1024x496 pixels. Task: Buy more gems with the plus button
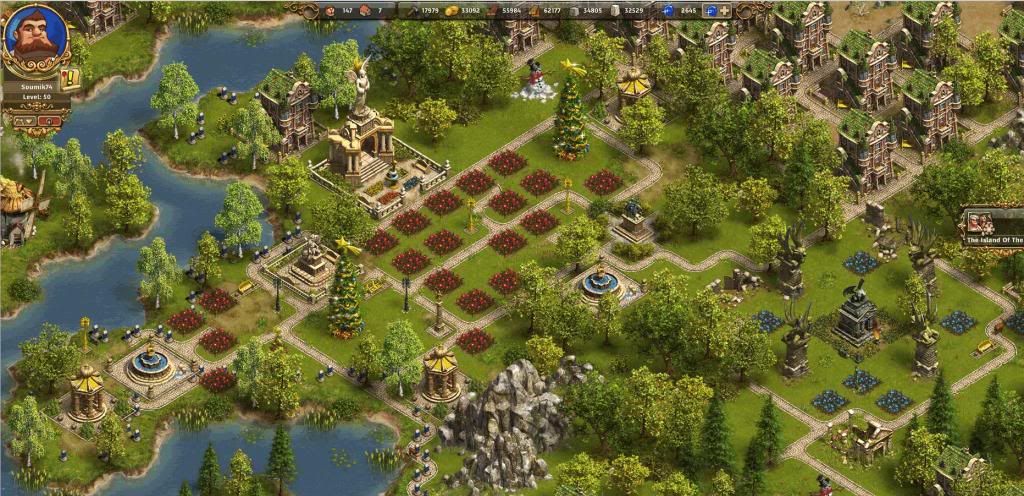(724, 11)
